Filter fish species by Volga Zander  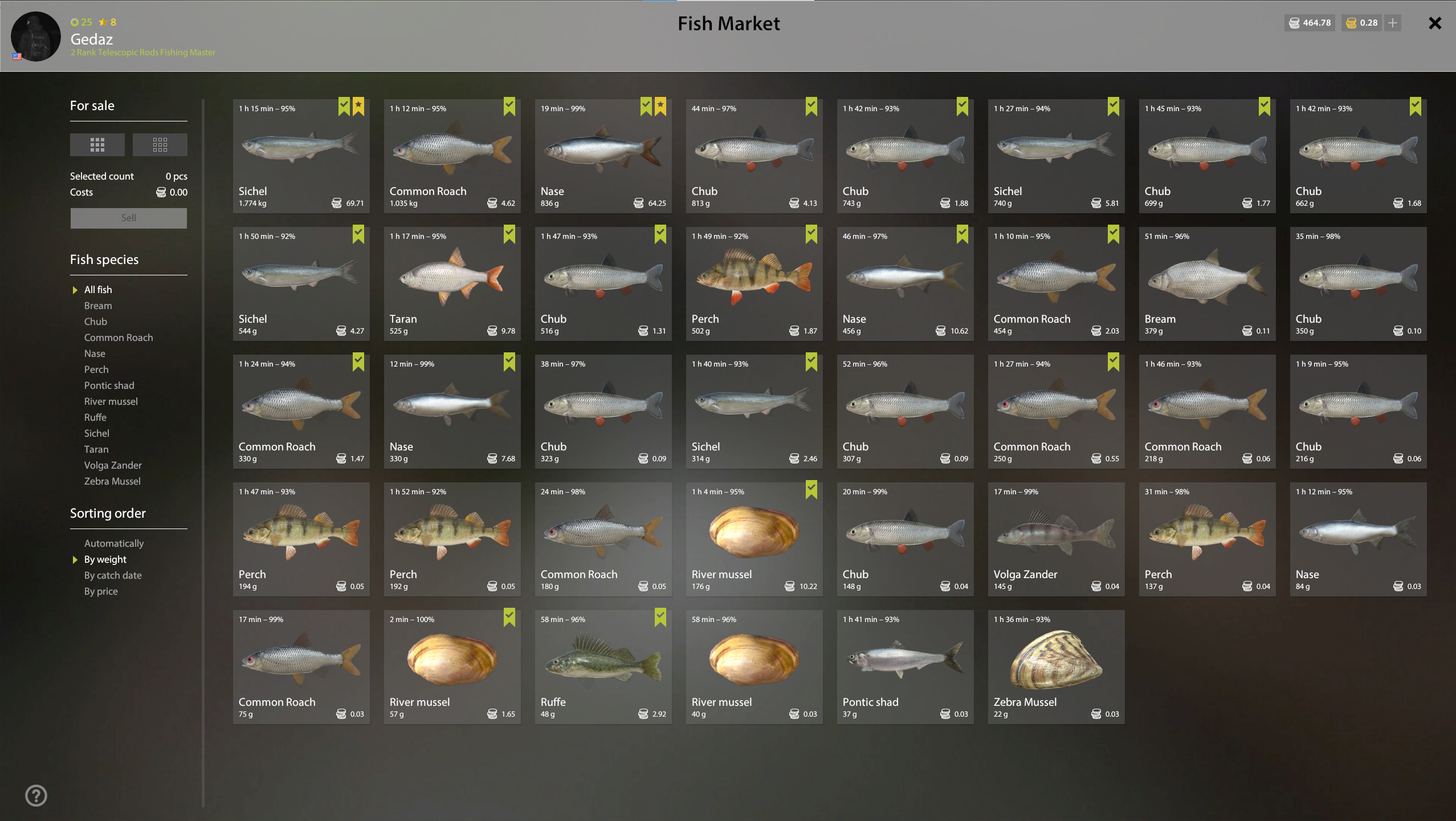tap(113, 465)
